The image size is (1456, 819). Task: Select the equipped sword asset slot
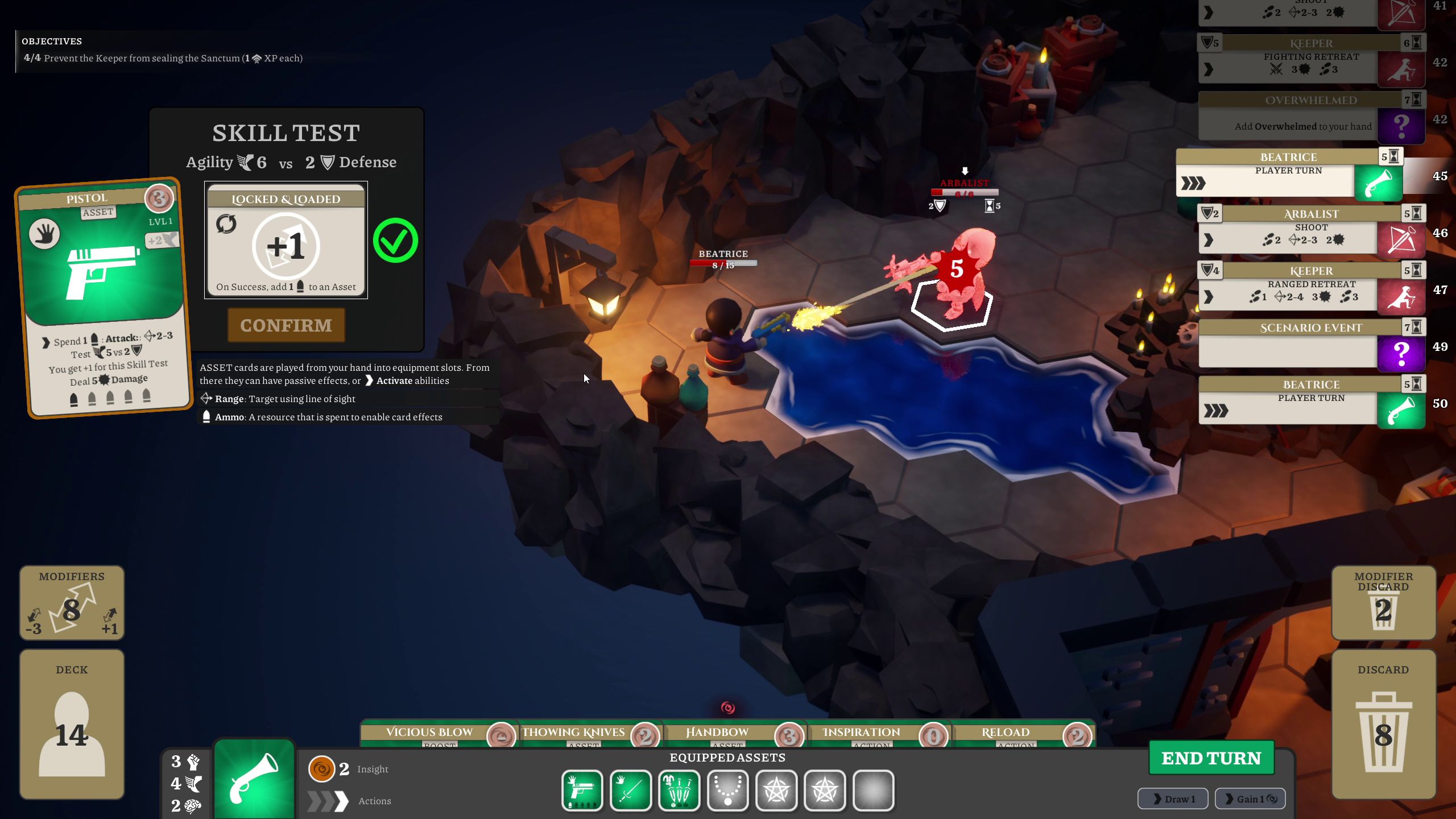point(630,790)
